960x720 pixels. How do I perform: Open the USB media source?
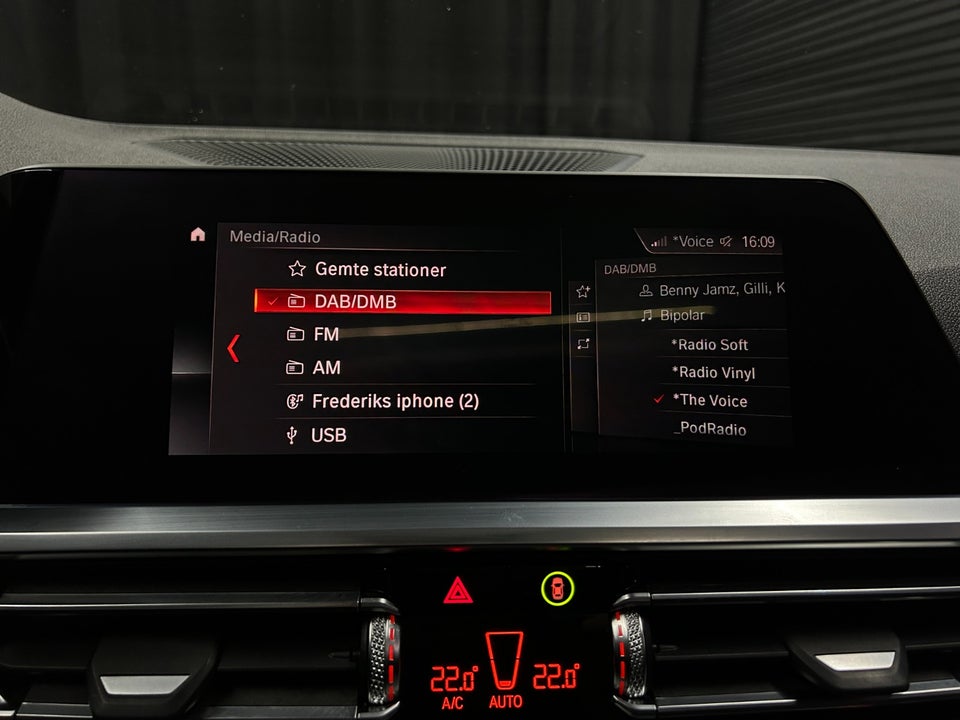pyautogui.click(x=328, y=435)
